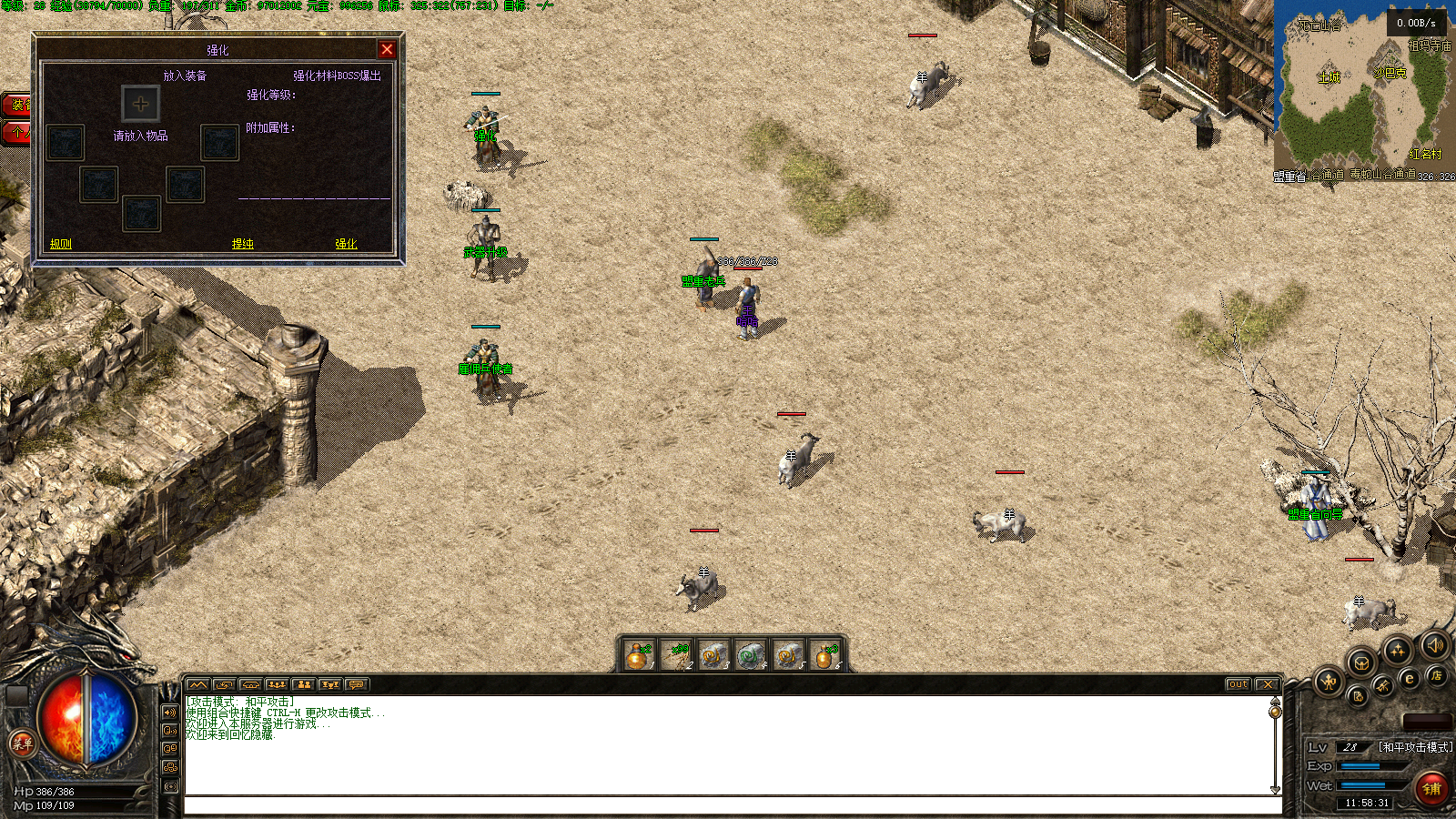Choose the 提纯 purify link
Viewport: 1456px width, 819px height.
tap(243, 244)
